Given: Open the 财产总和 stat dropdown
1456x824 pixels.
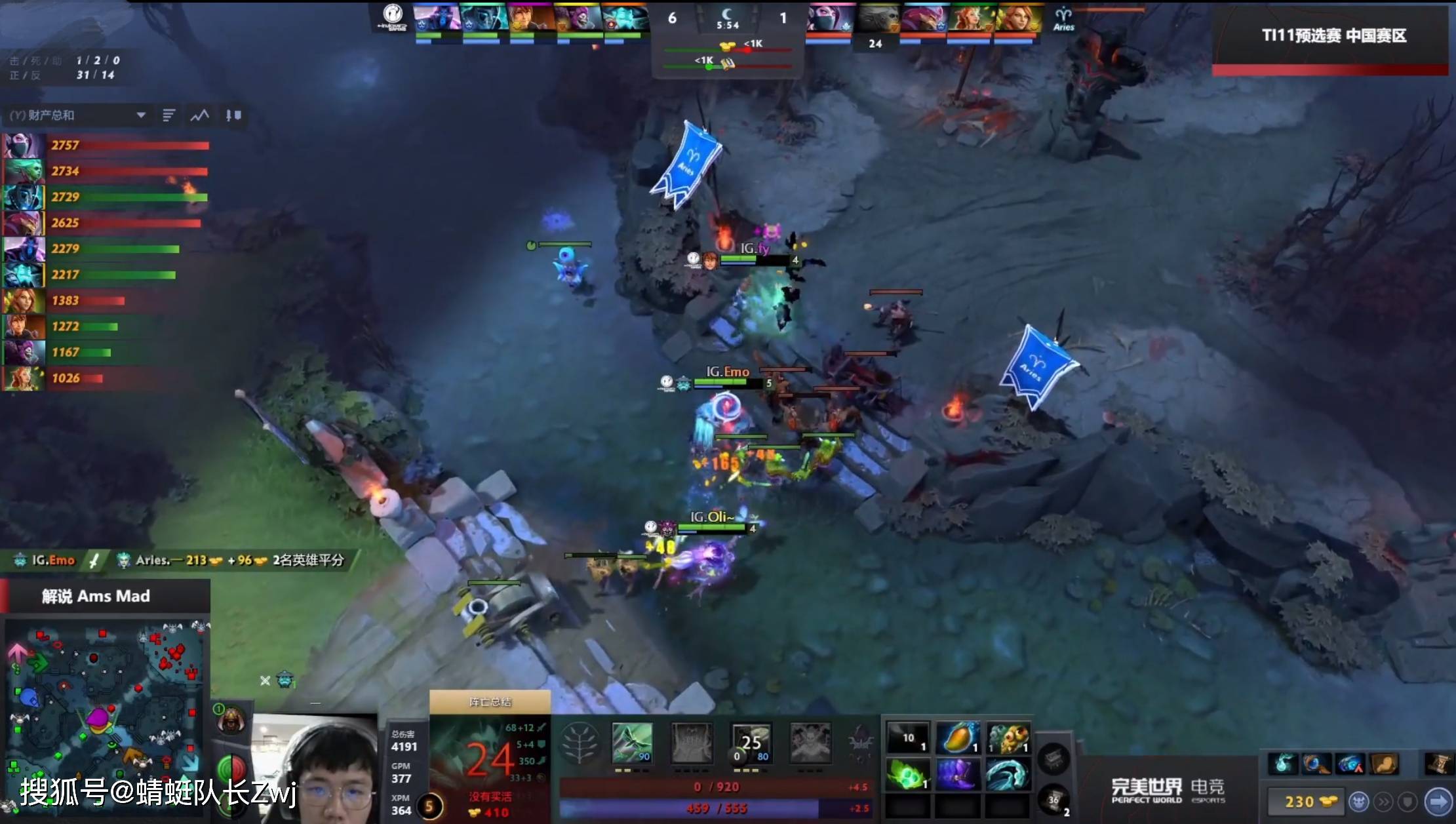Looking at the screenshot, I should pyautogui.click(x=79, y=115).
